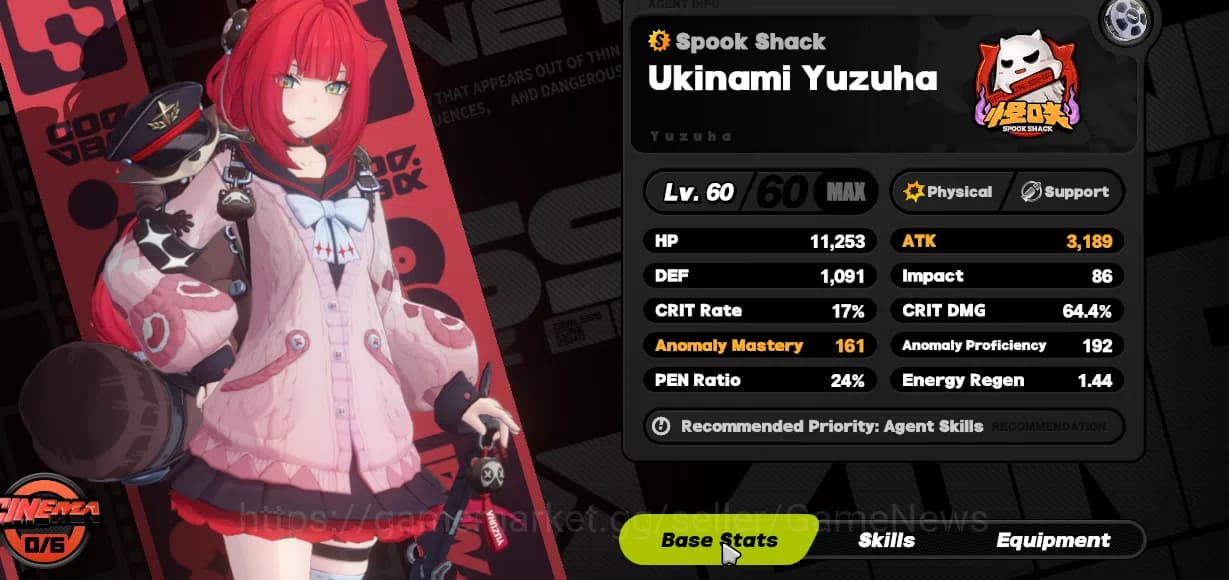The width and height of the screenshot is (1229, 580).
Task: Select the Anomaly Mastery stat row
Action: [759, 346]
